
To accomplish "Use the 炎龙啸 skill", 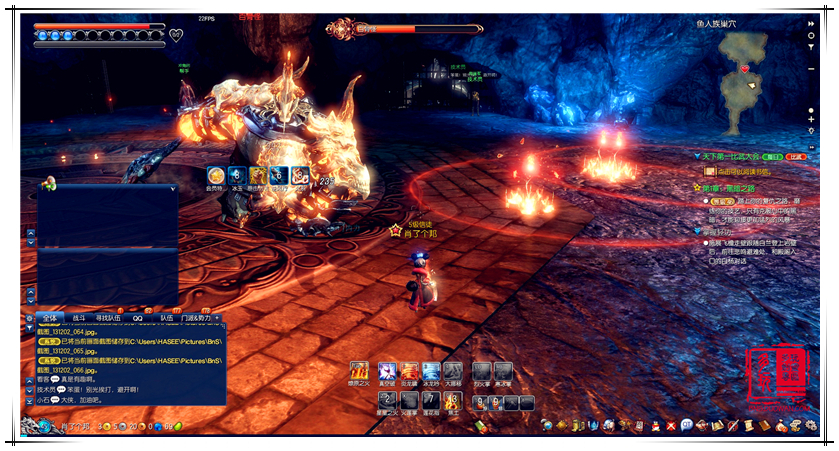I will (x=409, y=371).
